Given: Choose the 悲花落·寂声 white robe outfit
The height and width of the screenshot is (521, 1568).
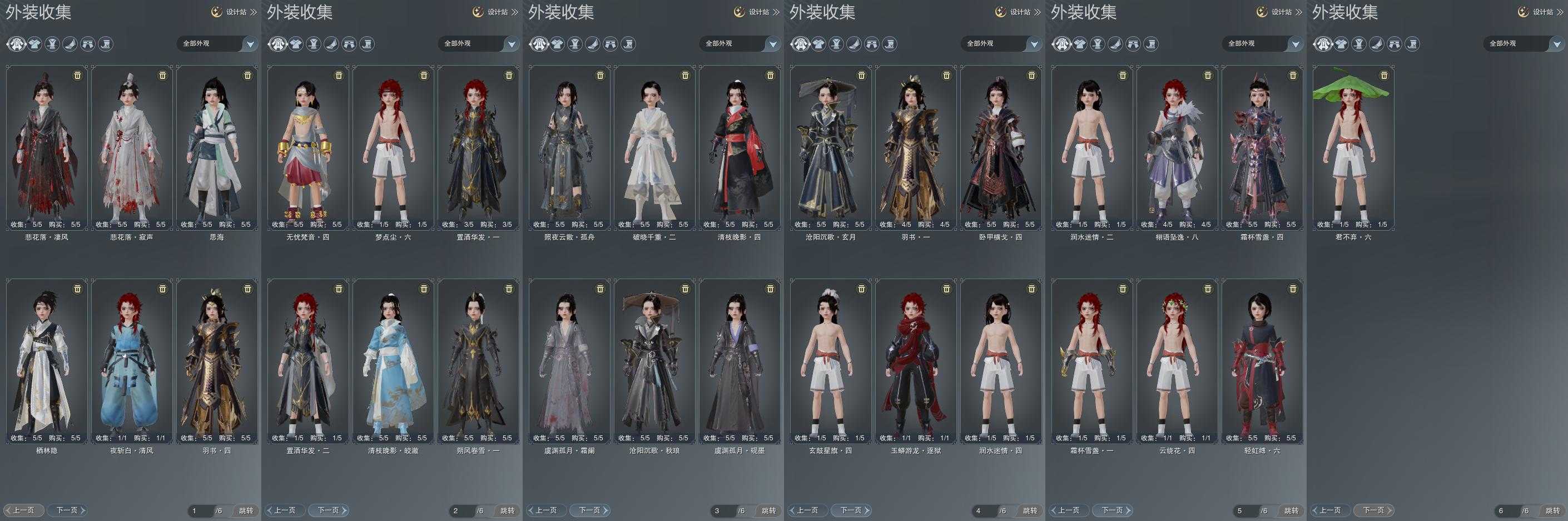Looking at the screenshot, I should [x=132, y=146].
